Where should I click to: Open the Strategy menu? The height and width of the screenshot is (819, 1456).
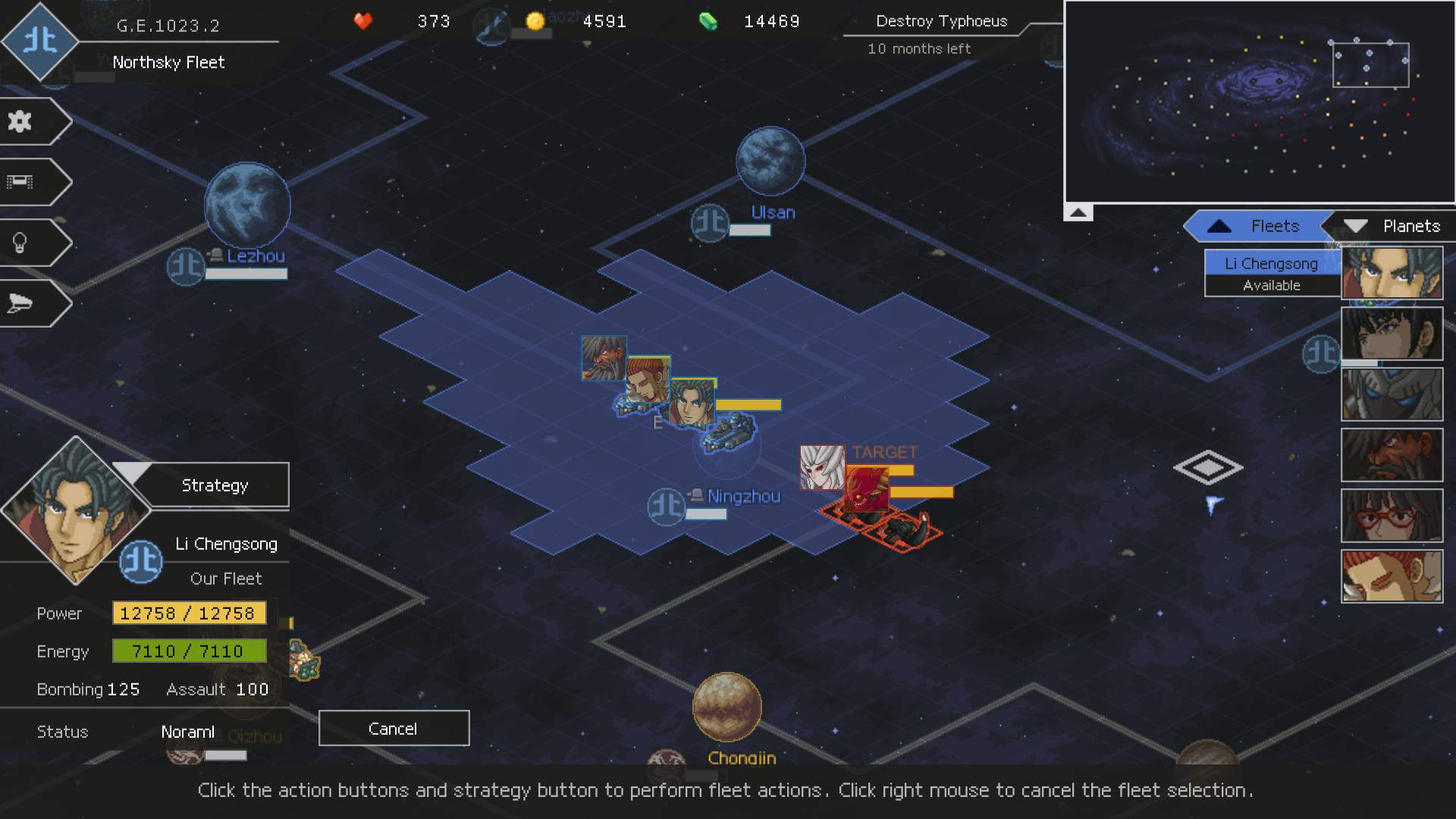click(215, 485)
